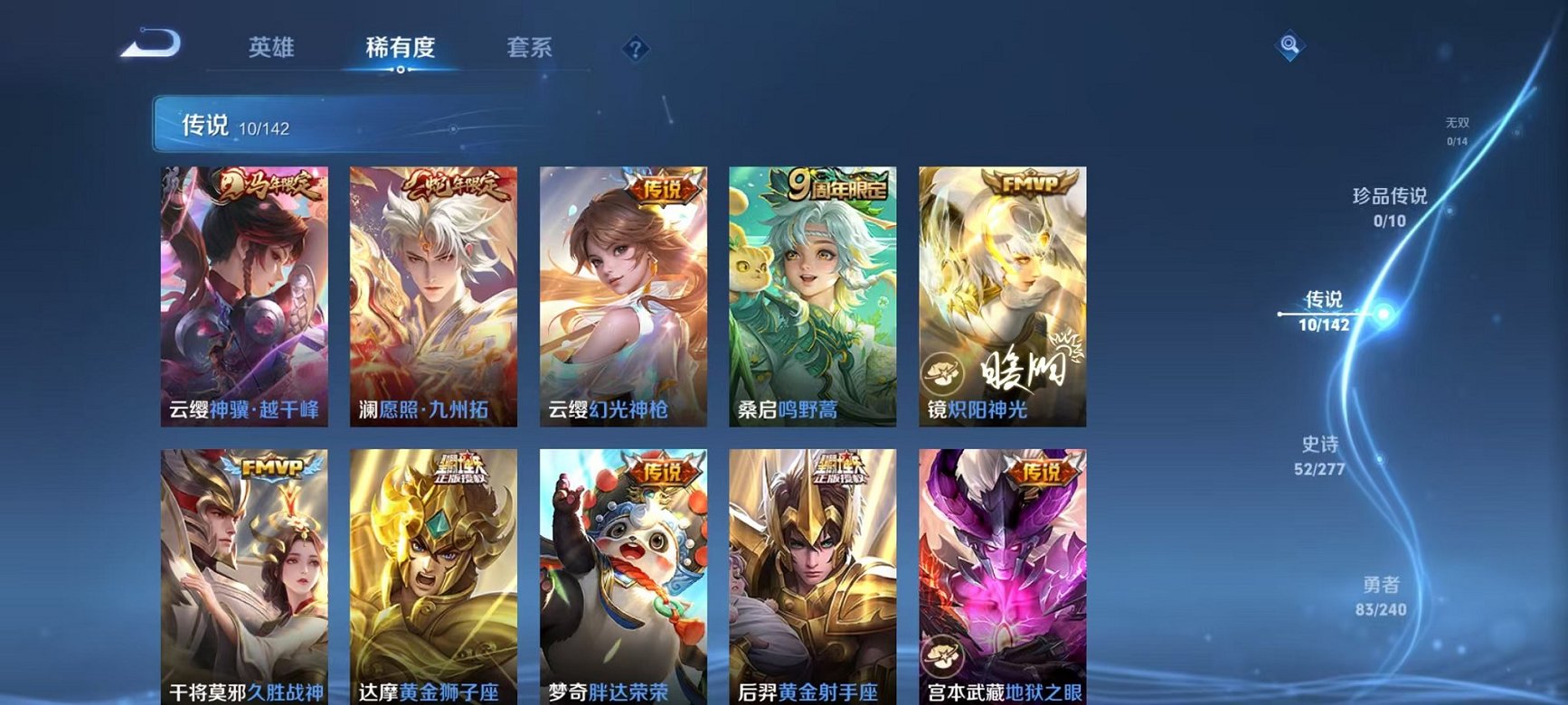
Task: Click the 9周年限定 badge on 桑启鸣野蒿 skin
Action: pos(836,183)
